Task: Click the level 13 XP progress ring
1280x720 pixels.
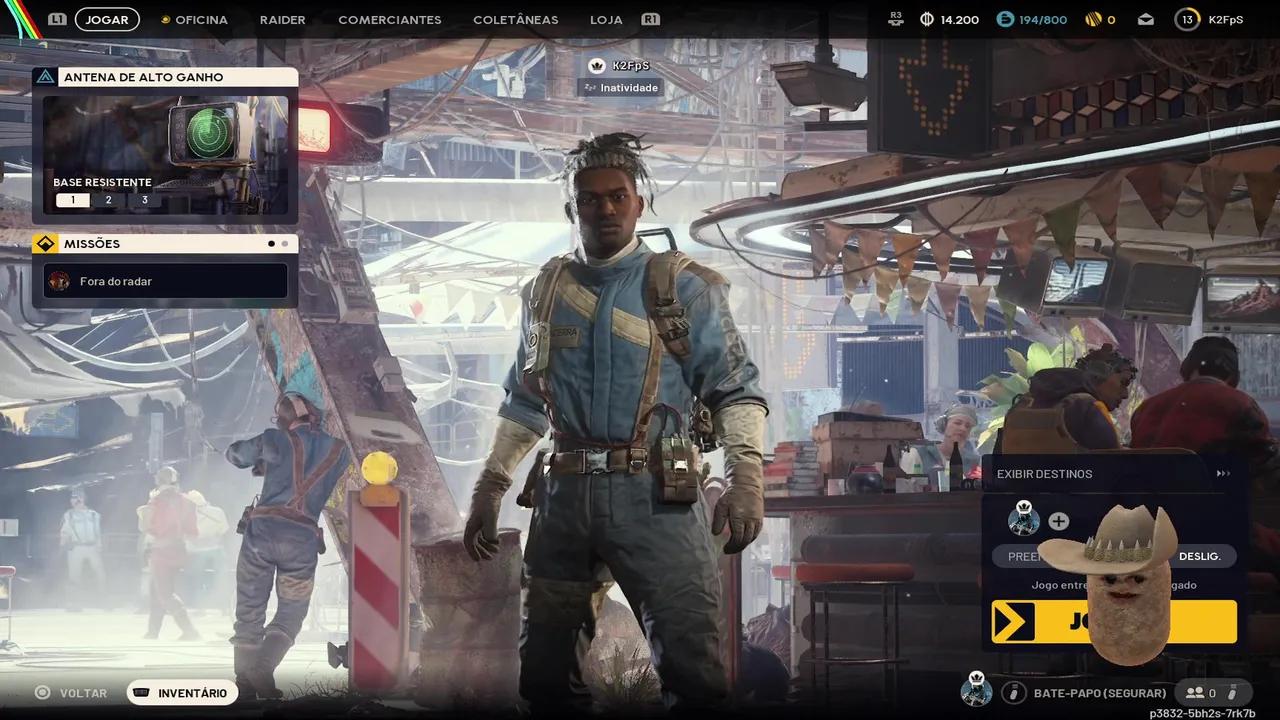Action: pyautogui.click(x=1187, y=18)
